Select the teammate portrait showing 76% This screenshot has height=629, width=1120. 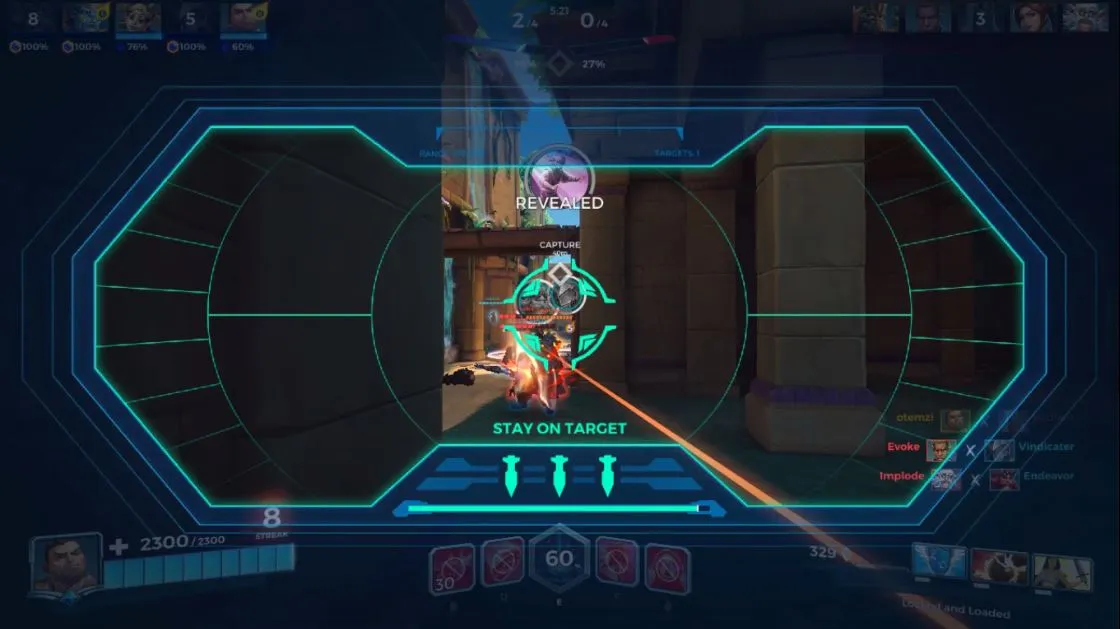tap(138, 19)
